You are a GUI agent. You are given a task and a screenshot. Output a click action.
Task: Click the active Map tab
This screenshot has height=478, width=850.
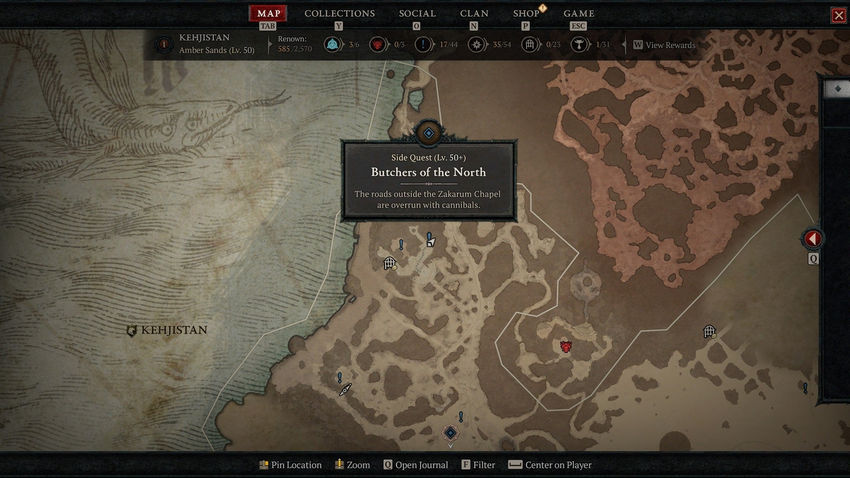[x=267, y=14]
